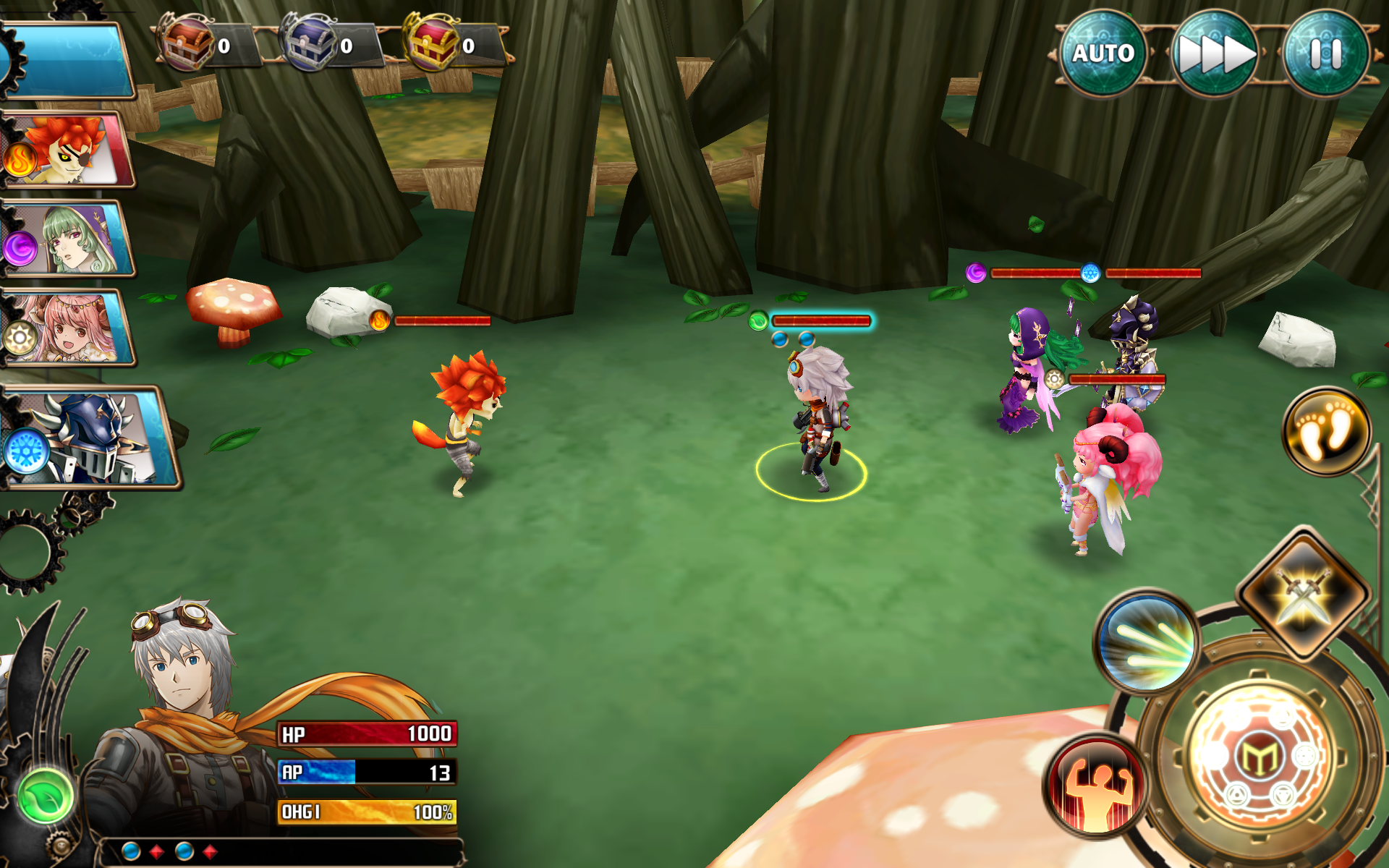Screen dimensions: 1389x868
Task: Click the ice element orb on the armored knight portrait
Action: click(25, 448)
